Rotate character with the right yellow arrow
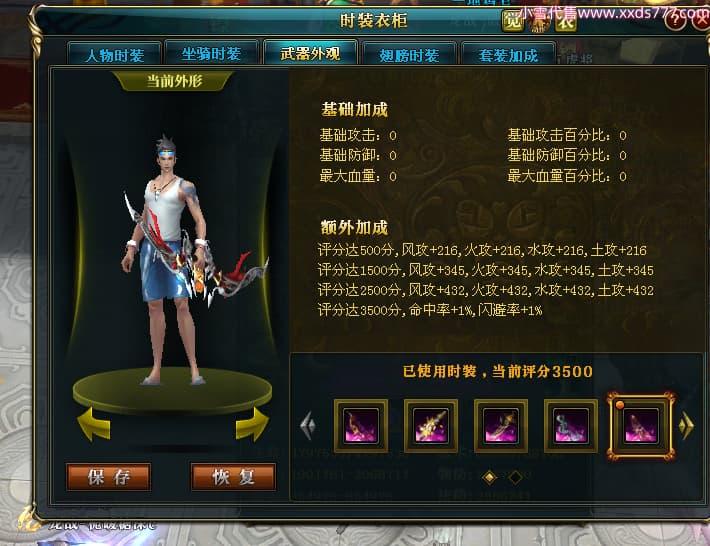The height and width of the screenshot is (546, 710). [252, 423]
